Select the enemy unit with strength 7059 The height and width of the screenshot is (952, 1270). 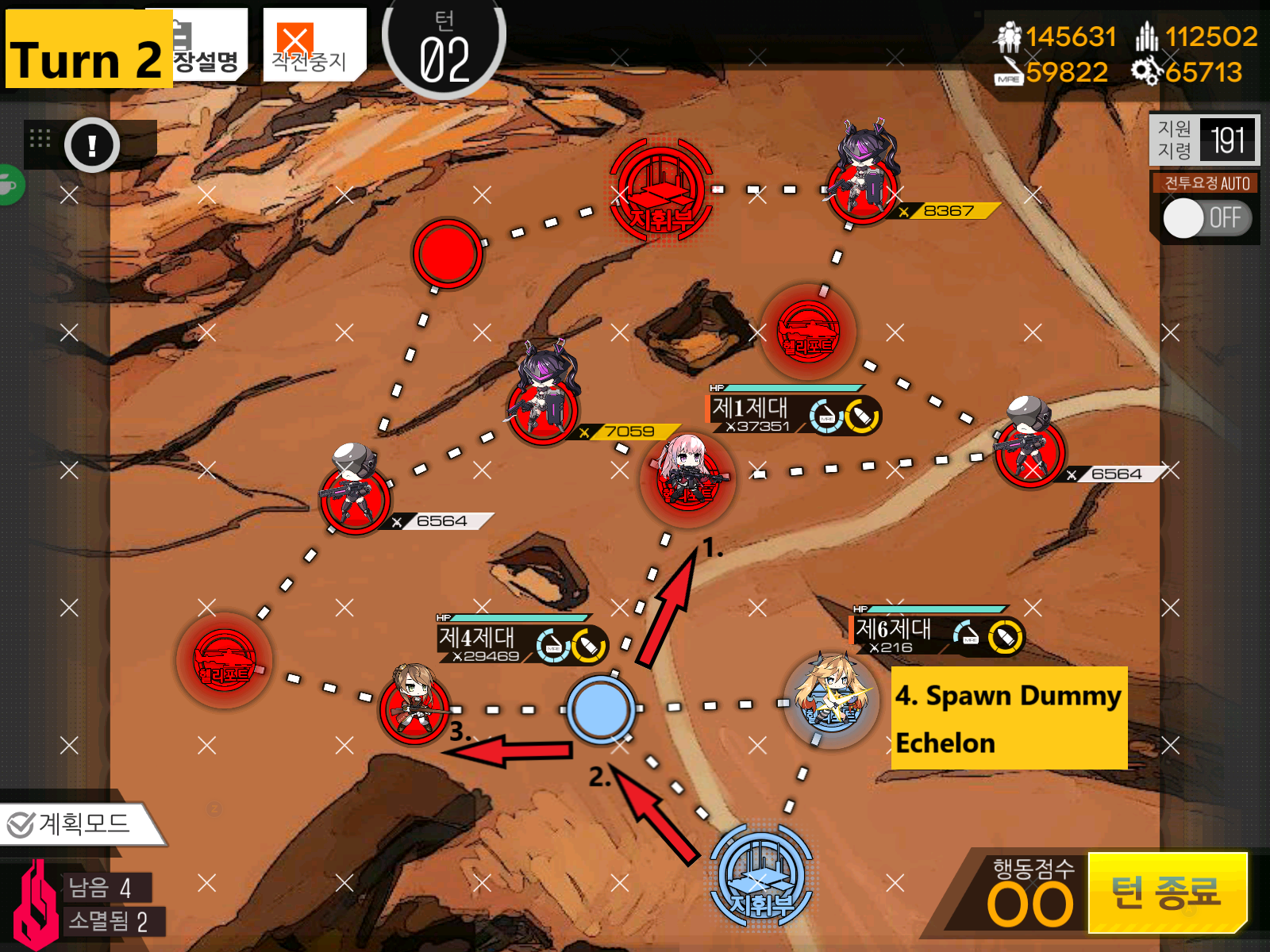coord(545,397)
